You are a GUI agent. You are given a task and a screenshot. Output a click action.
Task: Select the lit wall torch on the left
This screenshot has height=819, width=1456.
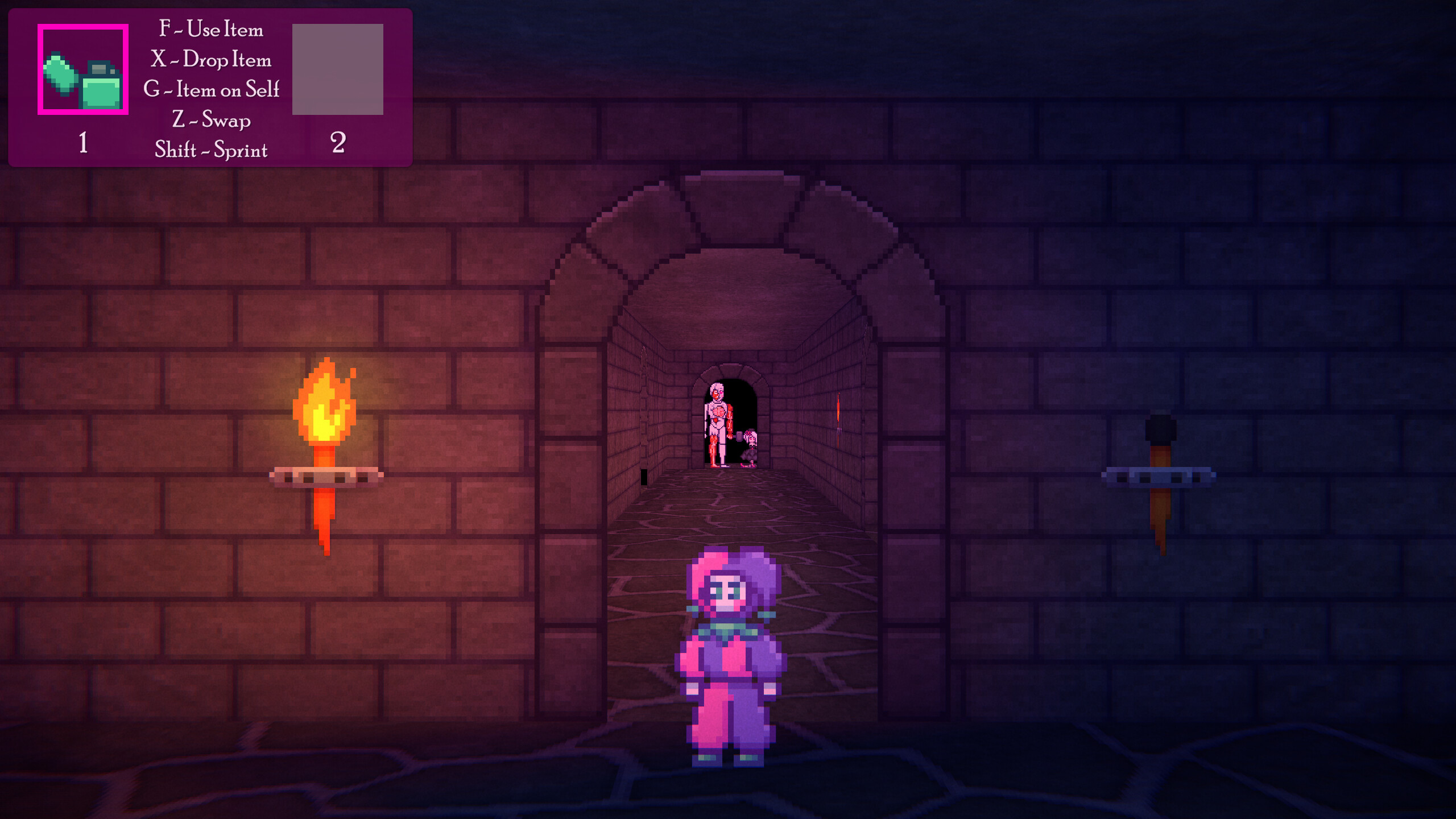coord(324,444)
